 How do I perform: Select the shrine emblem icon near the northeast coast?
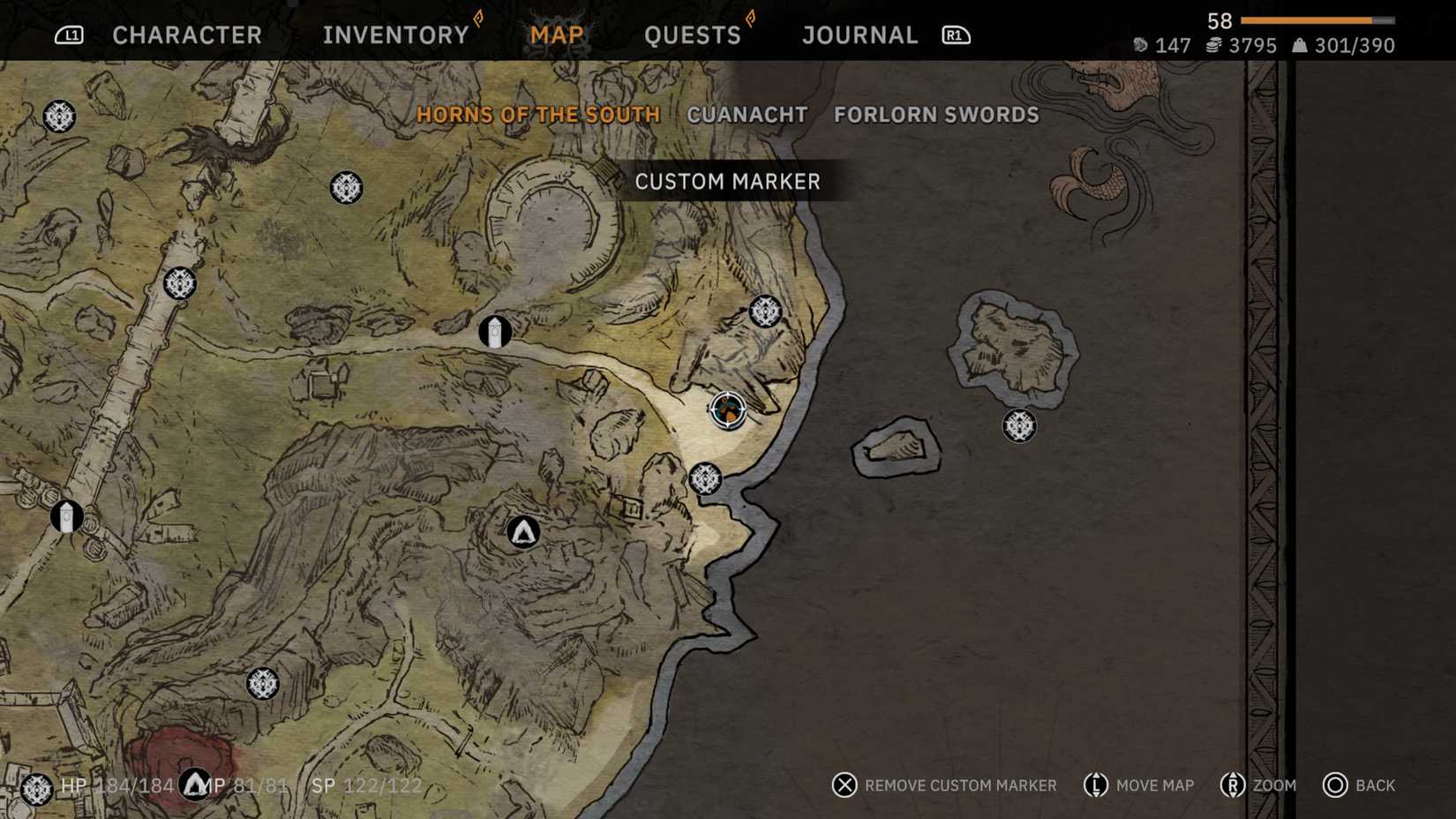764,312
